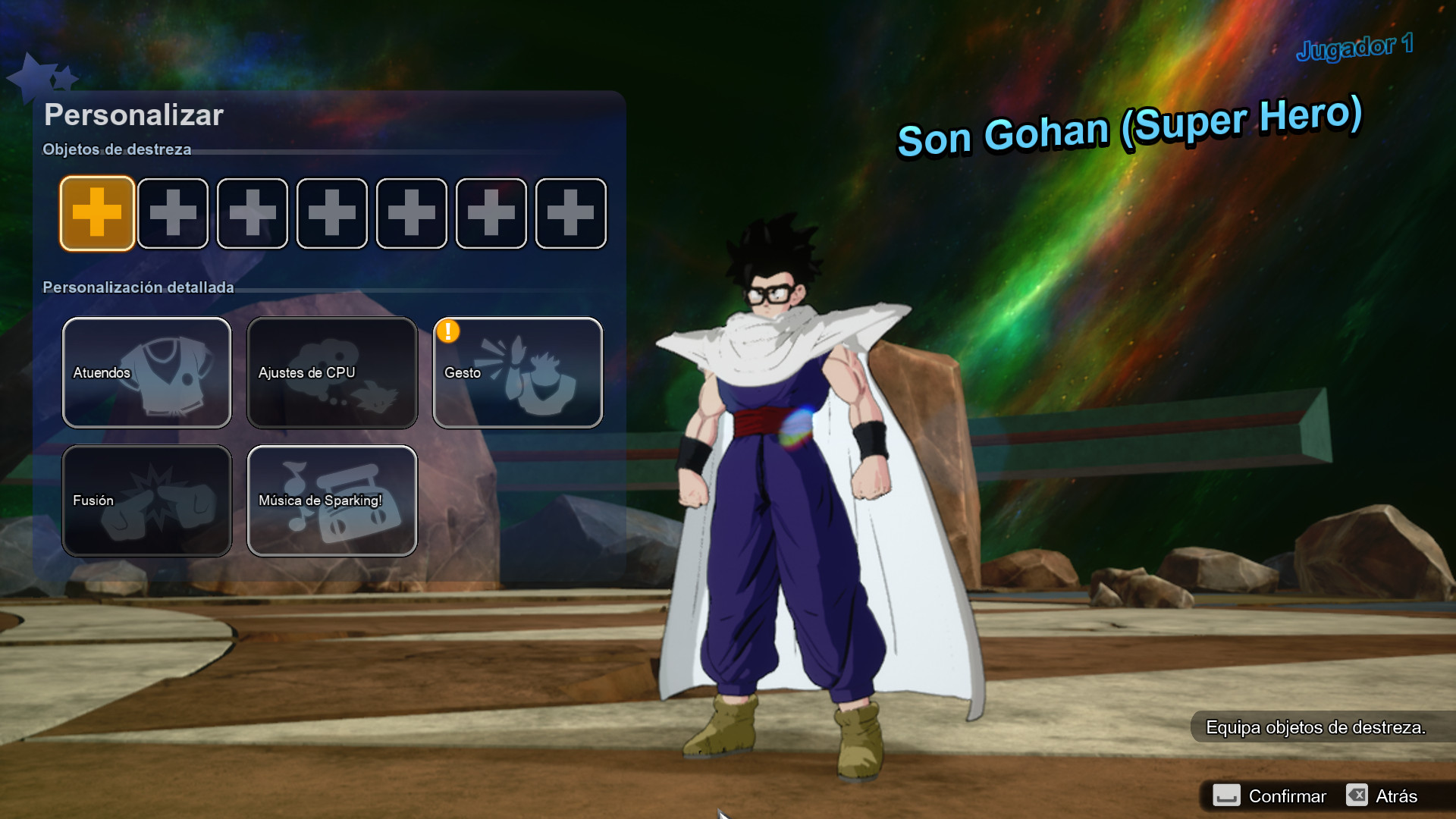
Task: Select the first highlighted ability item slot
Action: (x=97, y=213)
